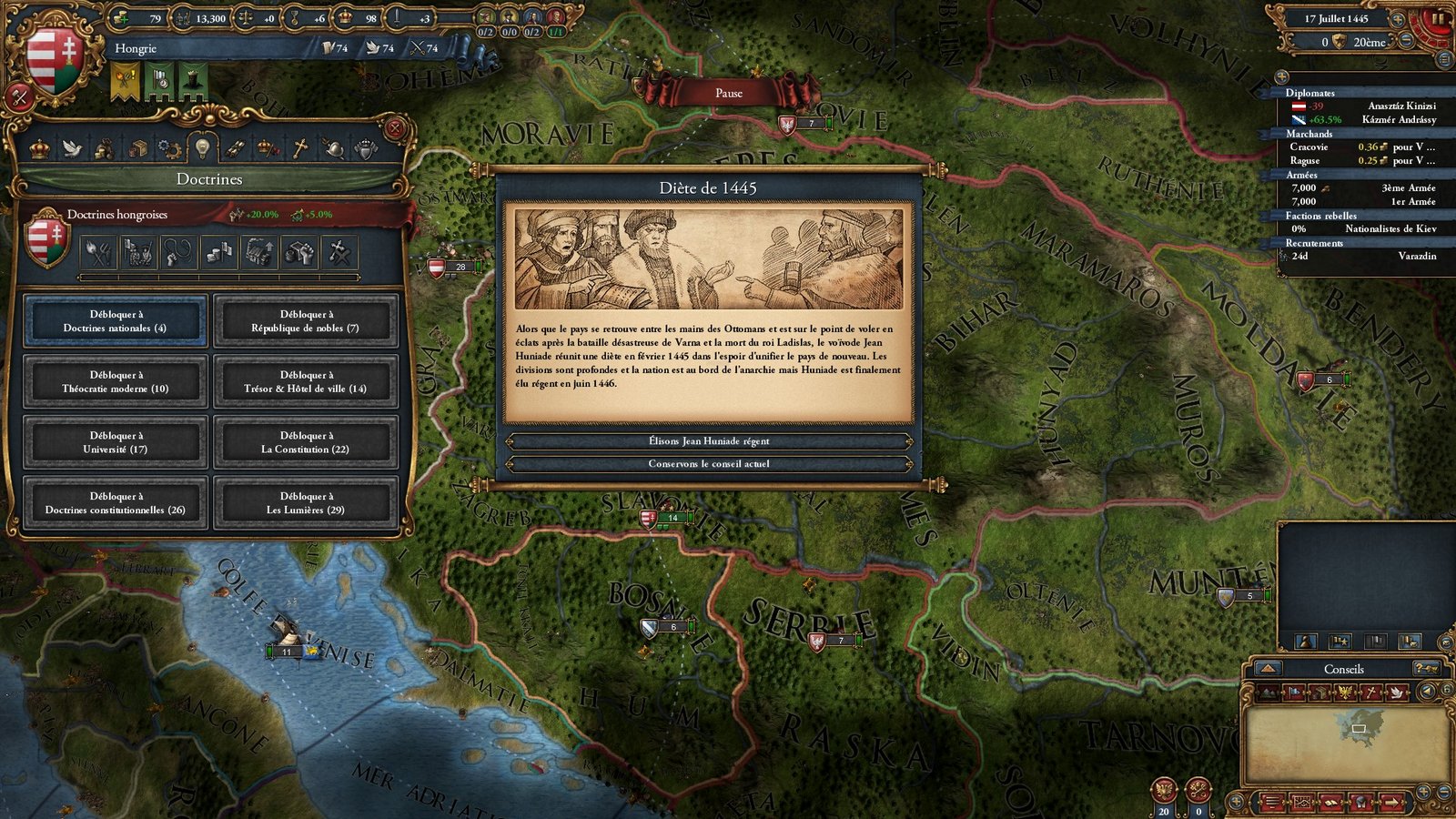Image resolution: width=1456 pixels, height=819 pixels.
Task: Open the helmet military tab
Action: (333, 148)
